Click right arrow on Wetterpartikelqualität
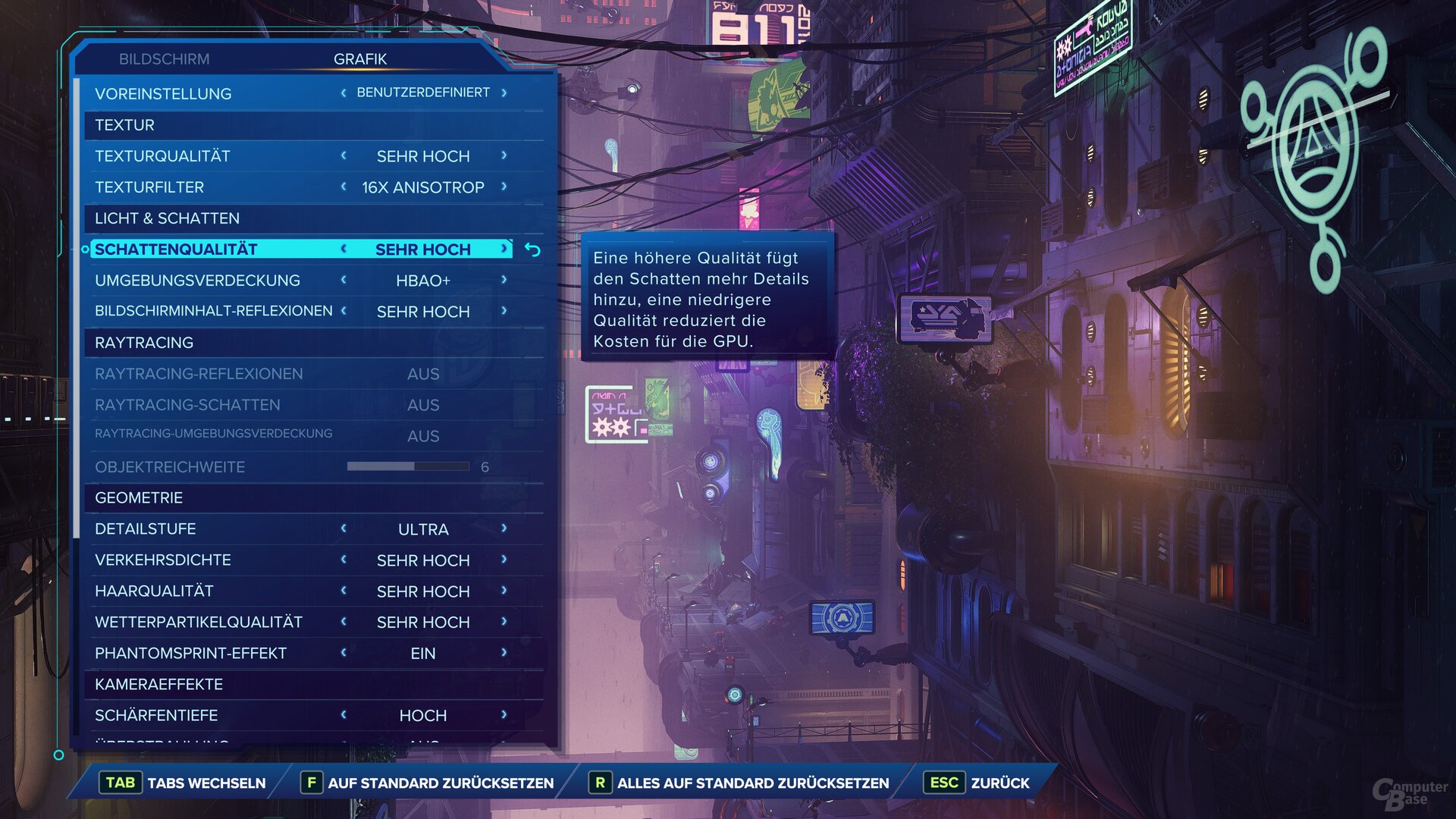The width and height of the screenshot is (1456, 819). [504, 622]
